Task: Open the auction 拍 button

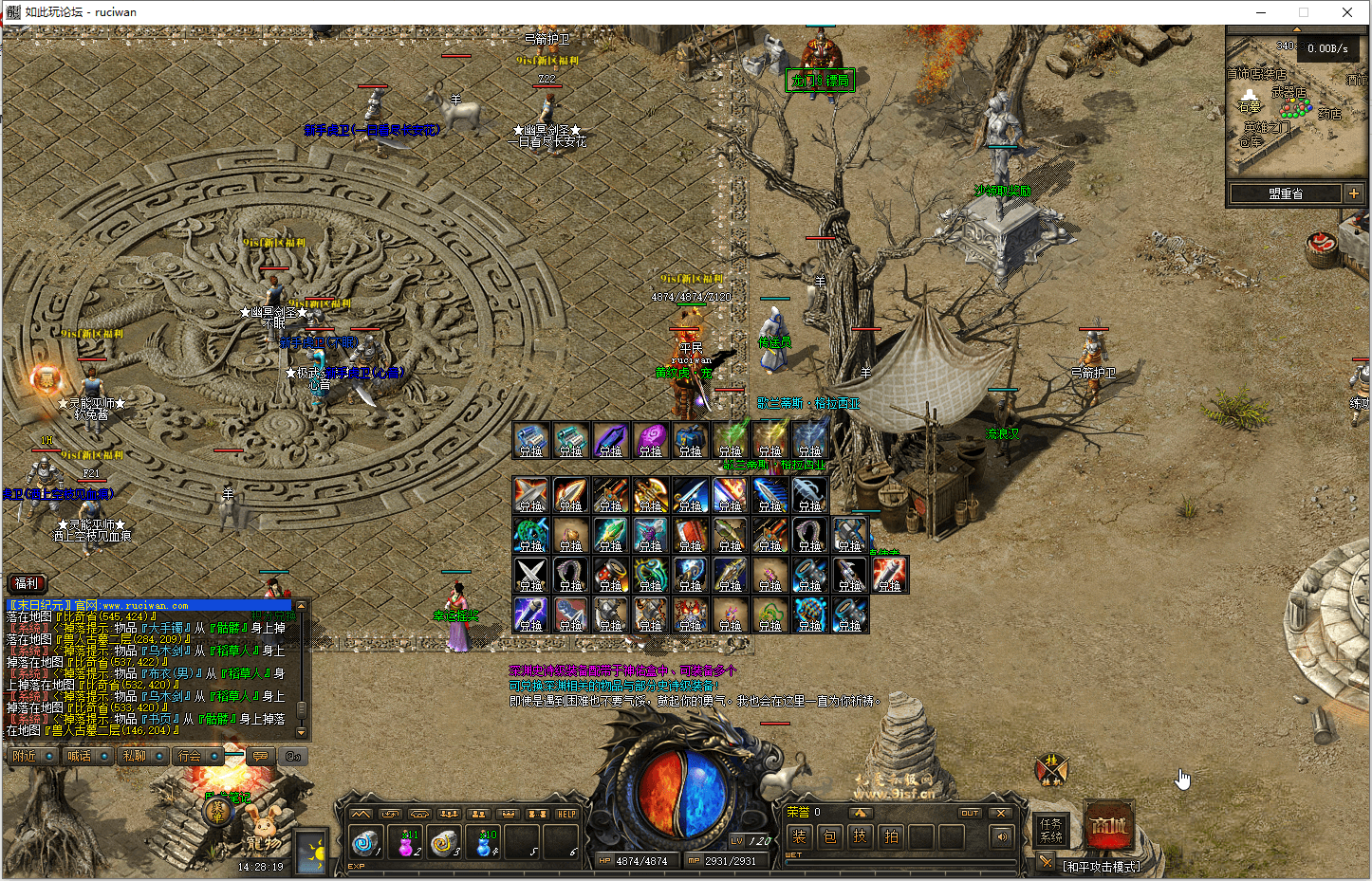Action: [891, 836]
